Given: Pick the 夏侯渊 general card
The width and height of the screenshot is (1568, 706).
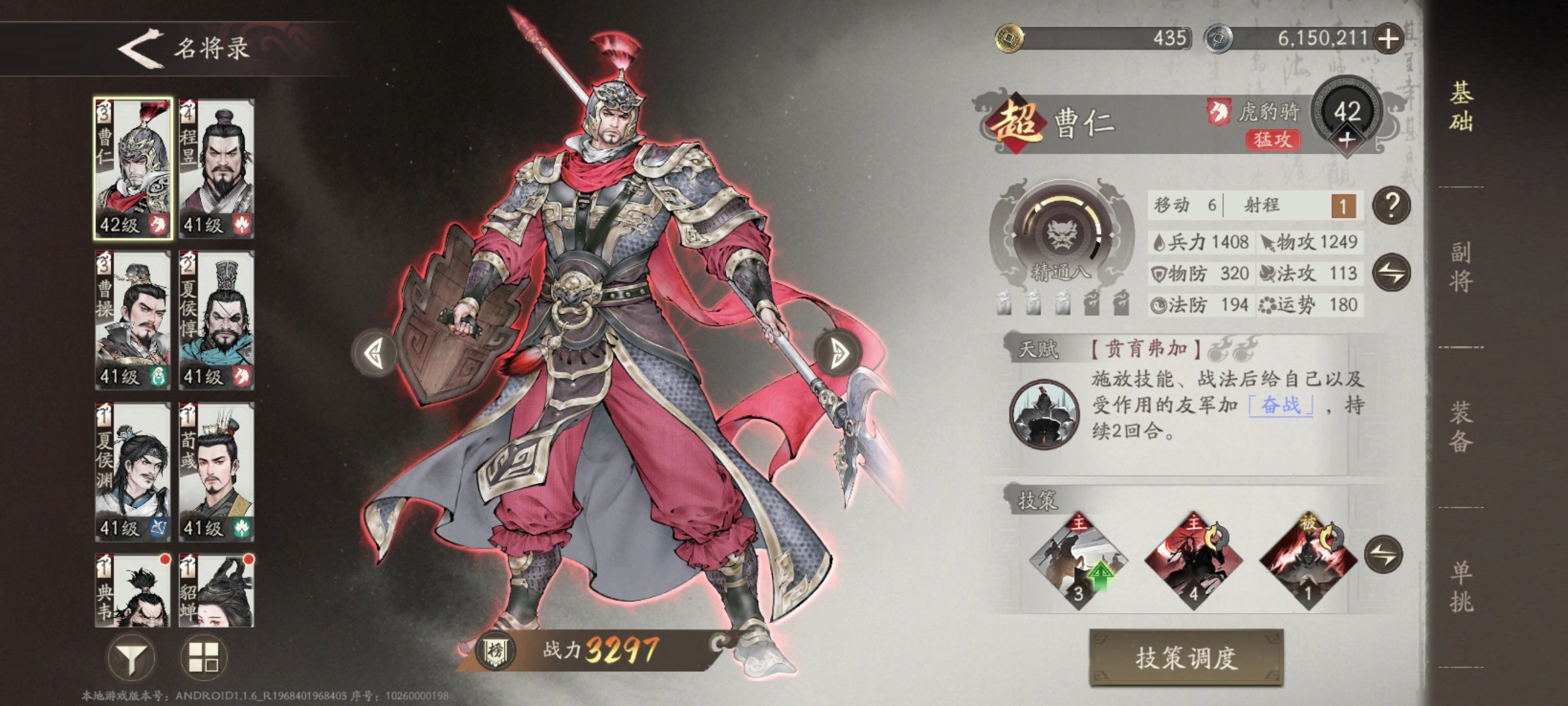Looking at the screenshot, I should coord(132,472).
